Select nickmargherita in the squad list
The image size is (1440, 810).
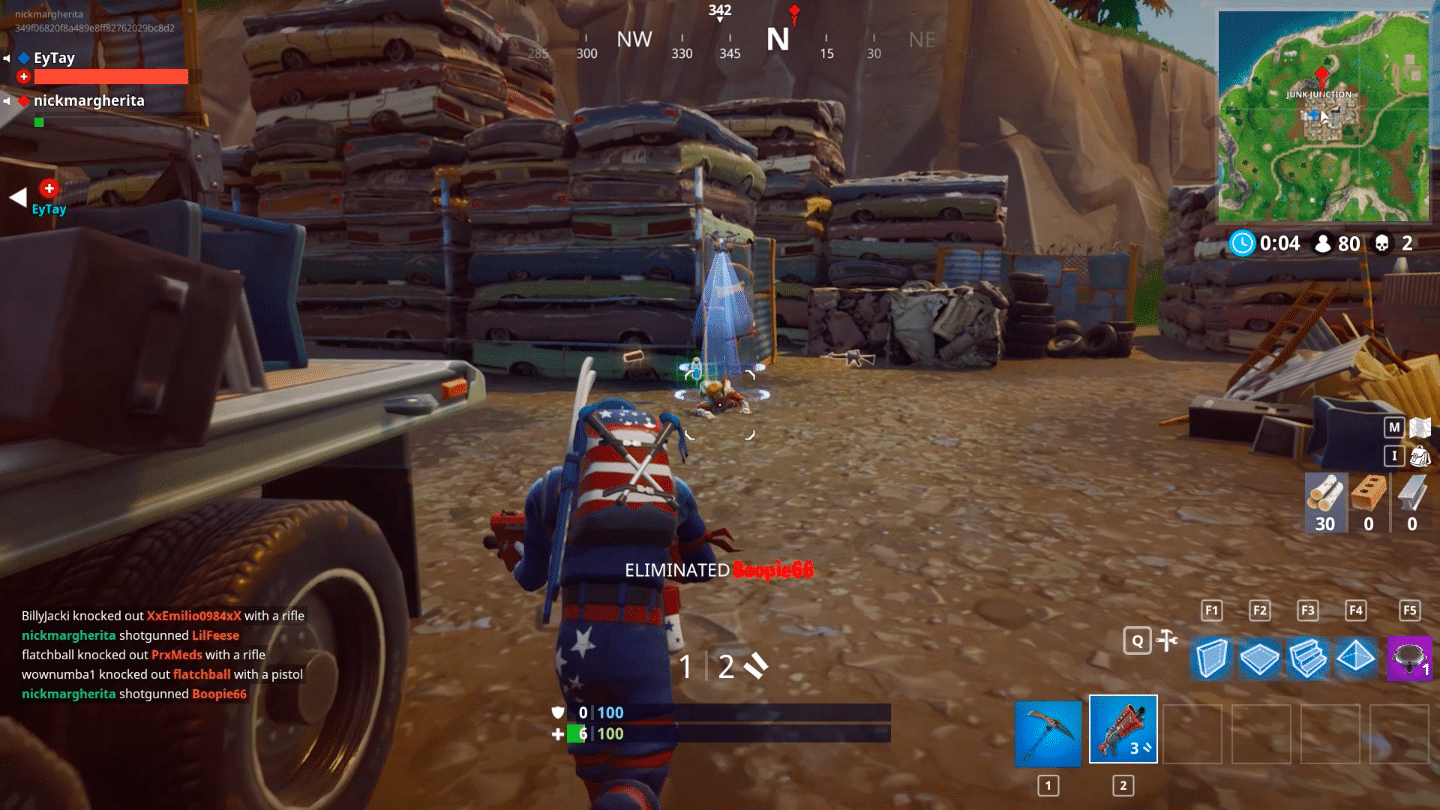[x=88, y=101]
